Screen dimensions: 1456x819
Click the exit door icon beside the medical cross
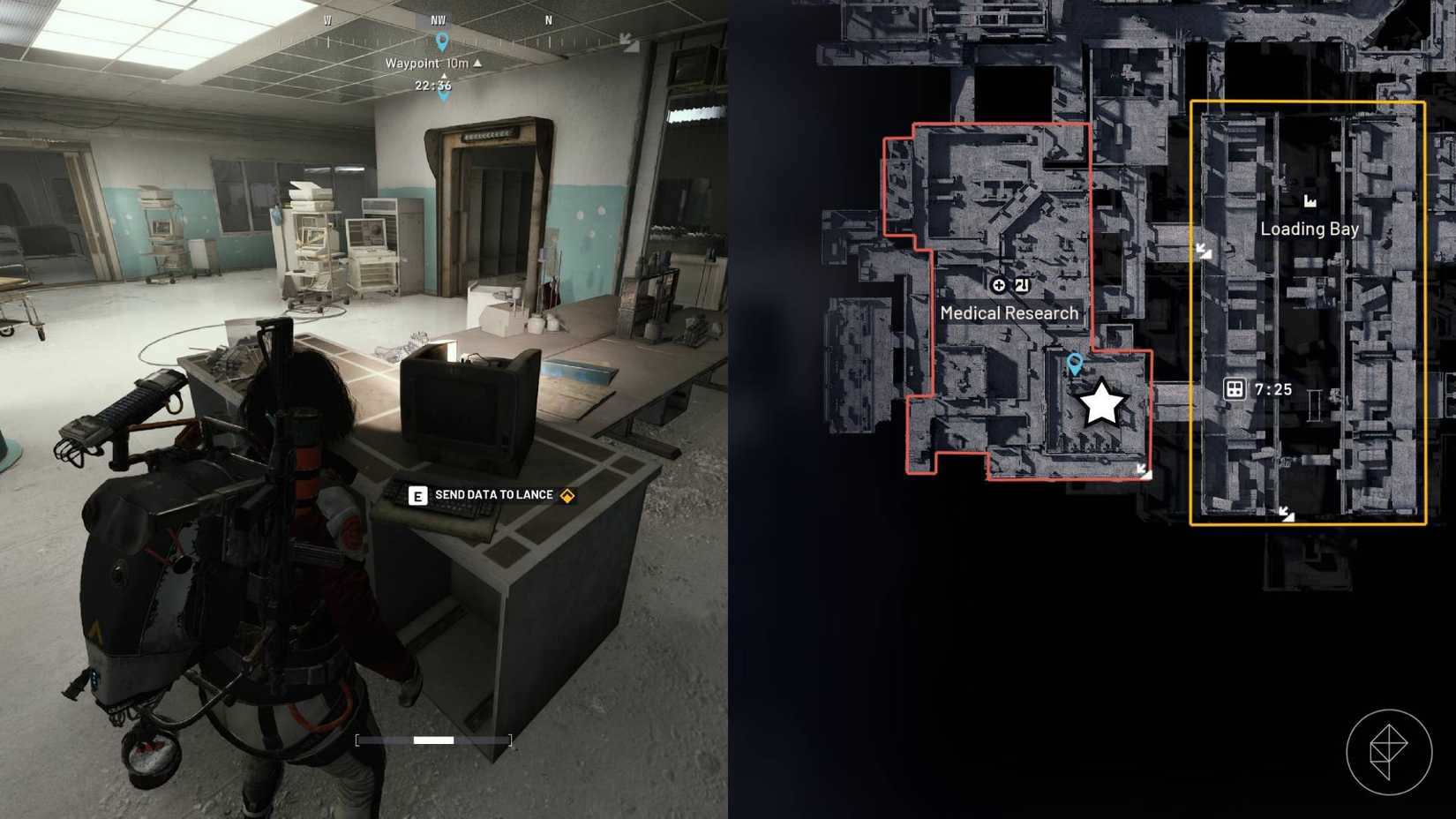coord(1022,284)
